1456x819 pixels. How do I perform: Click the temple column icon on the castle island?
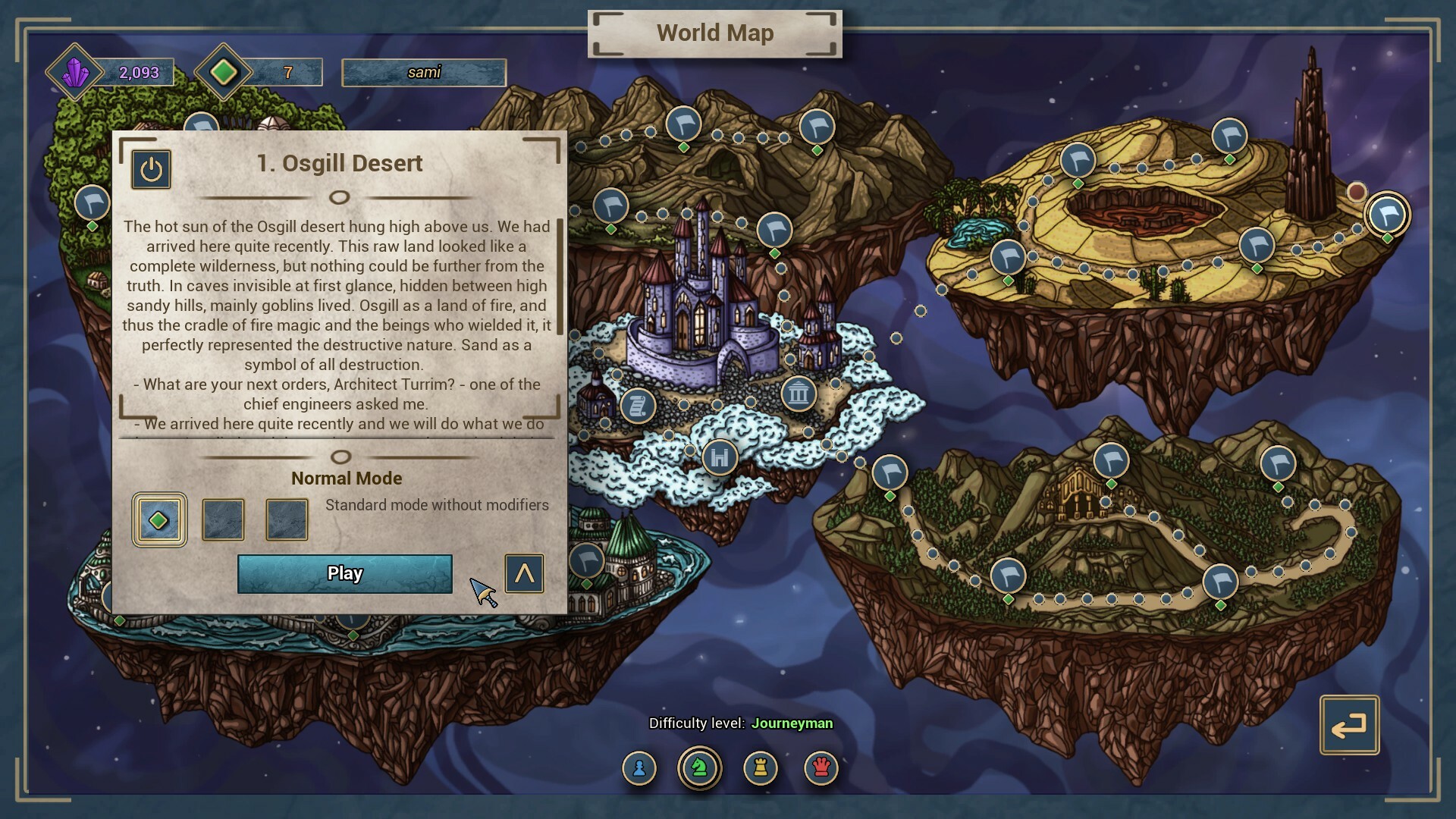(798, 394)
